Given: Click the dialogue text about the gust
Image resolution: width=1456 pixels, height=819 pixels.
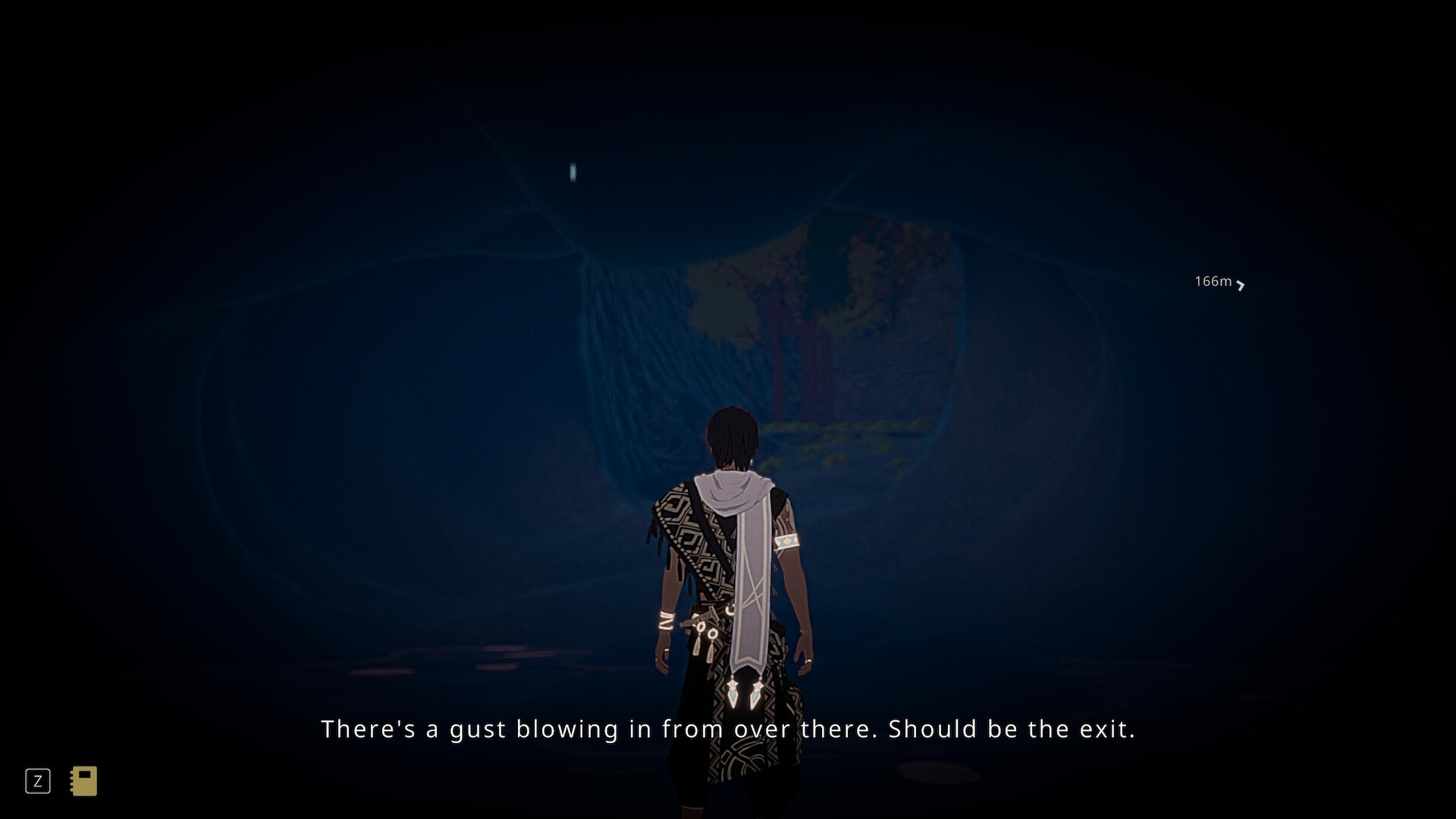Looking at the screenshot, I should [728, 729].
